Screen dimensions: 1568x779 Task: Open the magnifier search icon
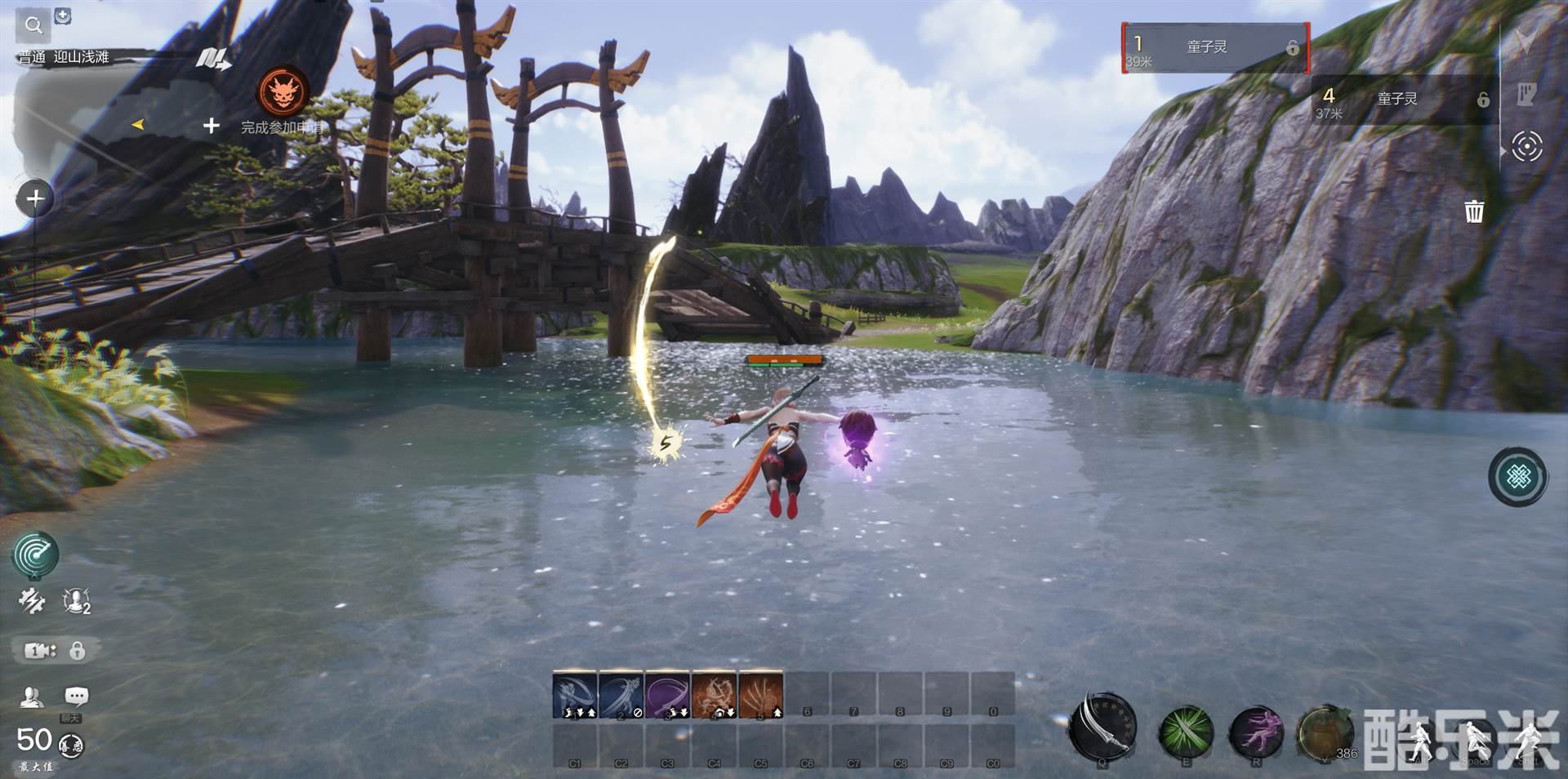pos(33,25)
